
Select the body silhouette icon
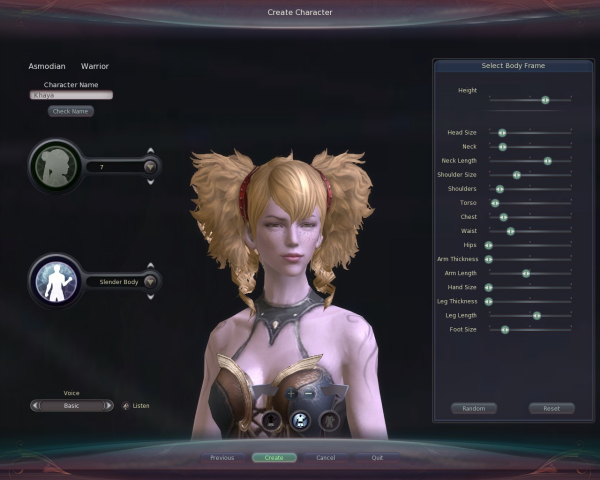[56, 281]
